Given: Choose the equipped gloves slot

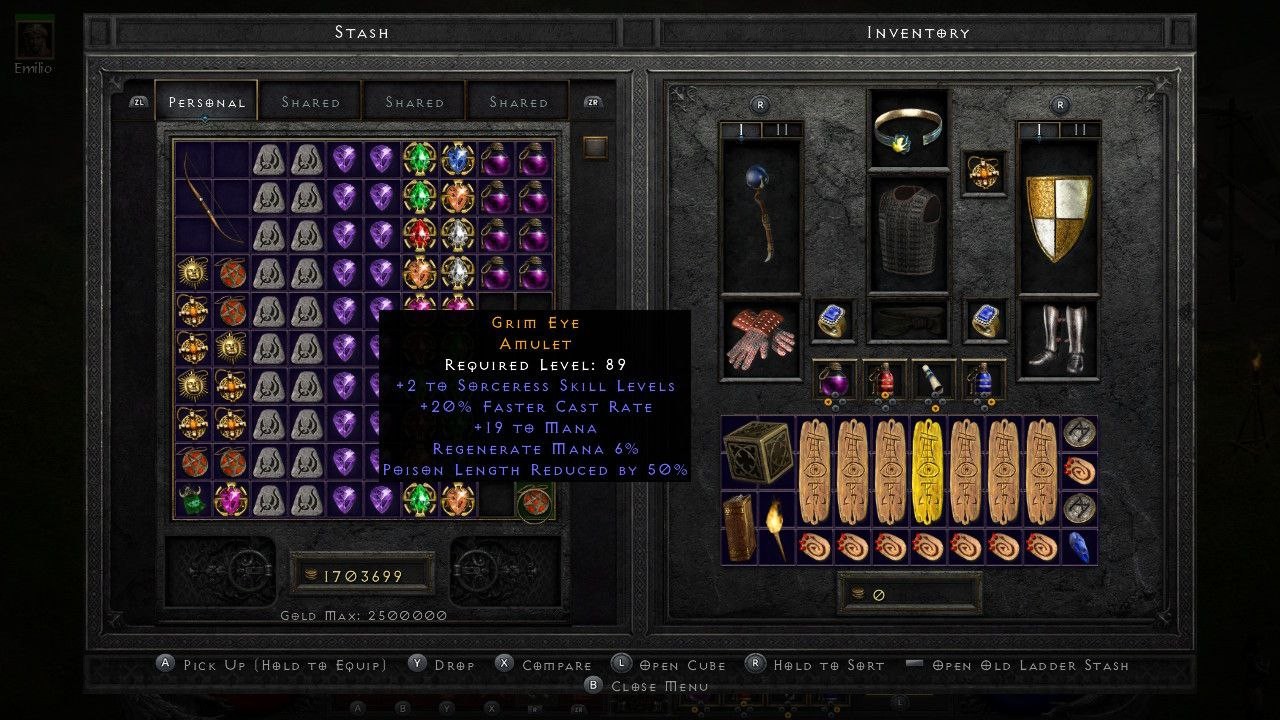Looking at the screenshot, I should coord(760,338).
